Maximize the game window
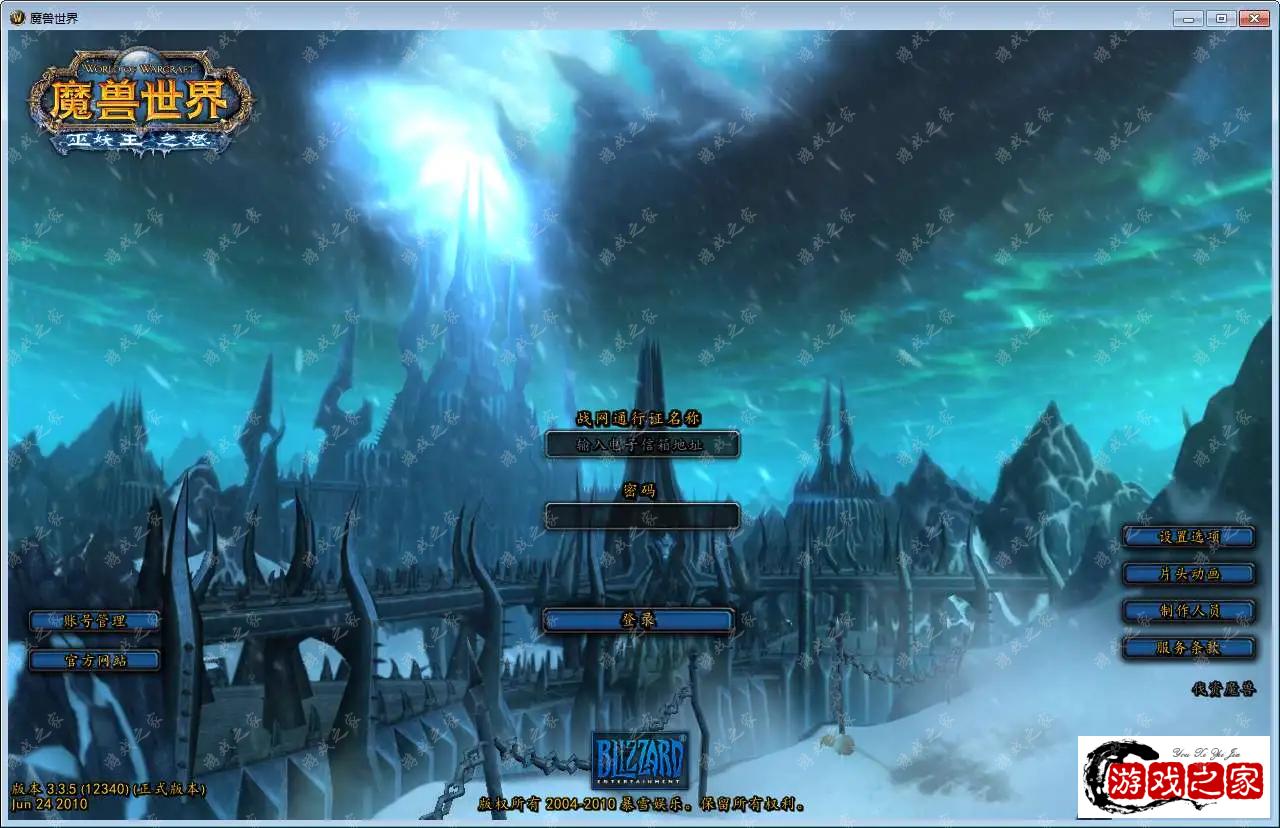1280x828 pixels. [1220, 18]
